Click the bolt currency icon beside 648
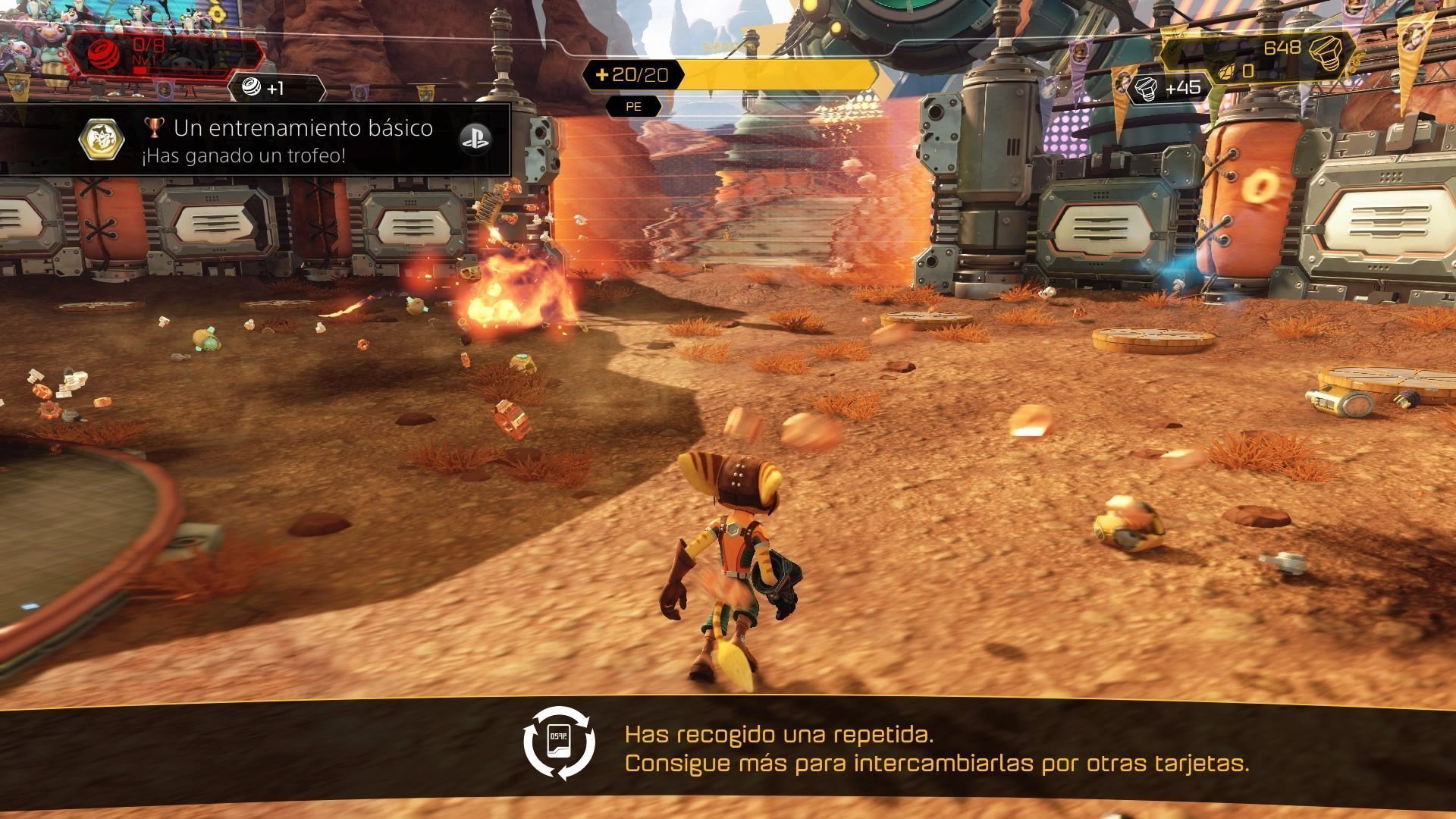The width and height of the screenshot is (1456, 819). tap(1324, 49)
